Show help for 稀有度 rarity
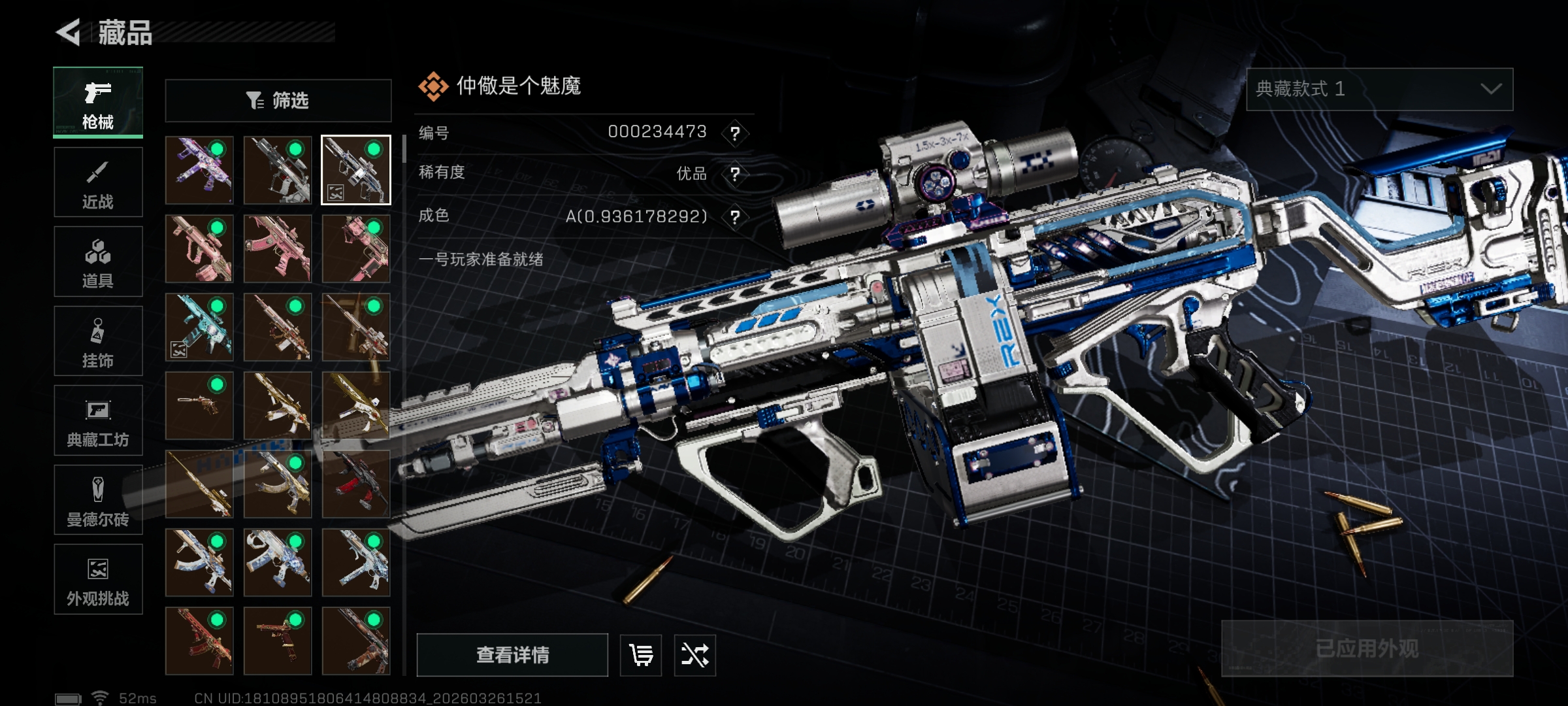Viewport: 1568px width, 706px height. 735,174
